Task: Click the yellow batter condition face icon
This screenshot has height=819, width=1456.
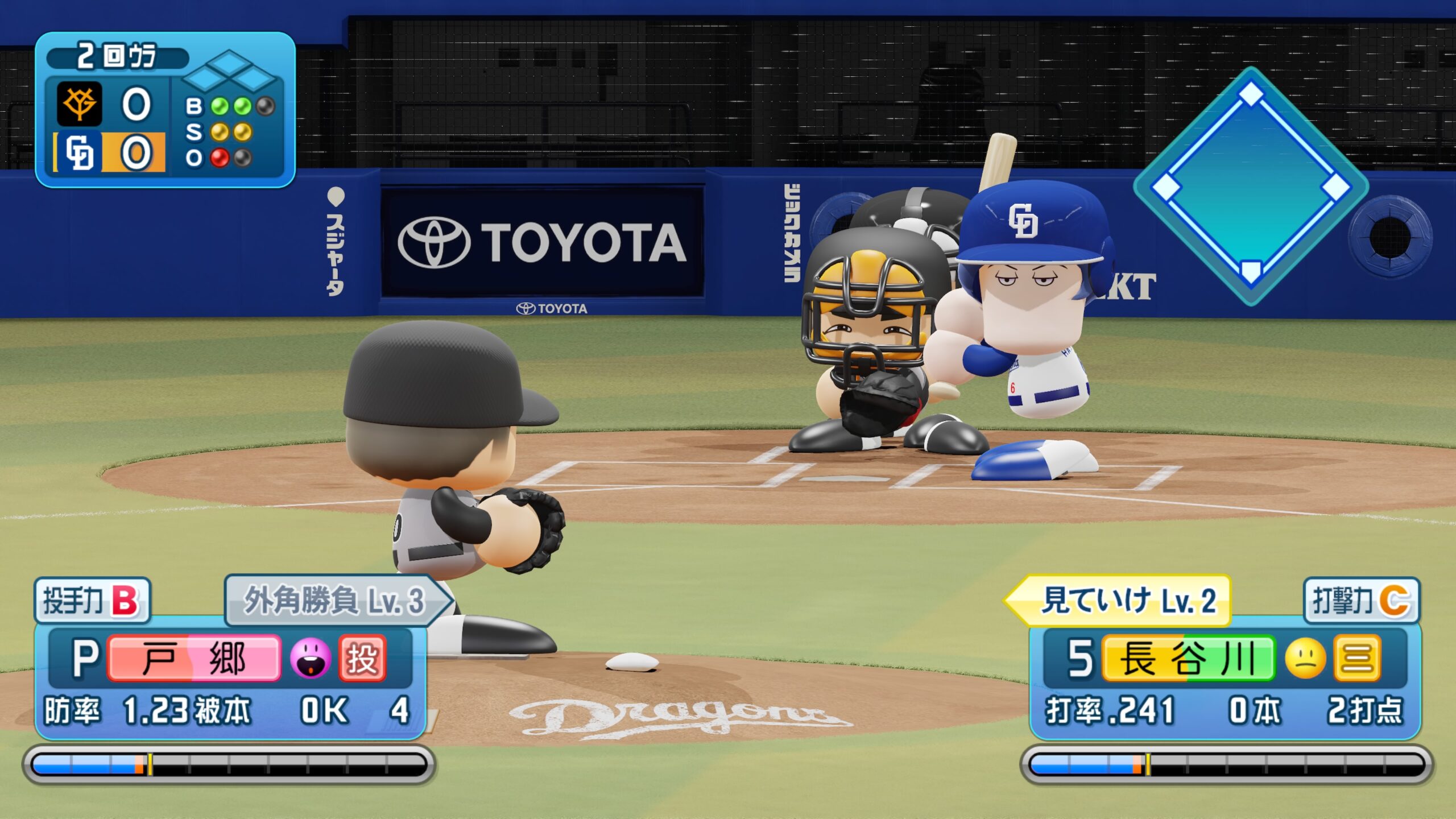Action: [x=1306, y=658]
